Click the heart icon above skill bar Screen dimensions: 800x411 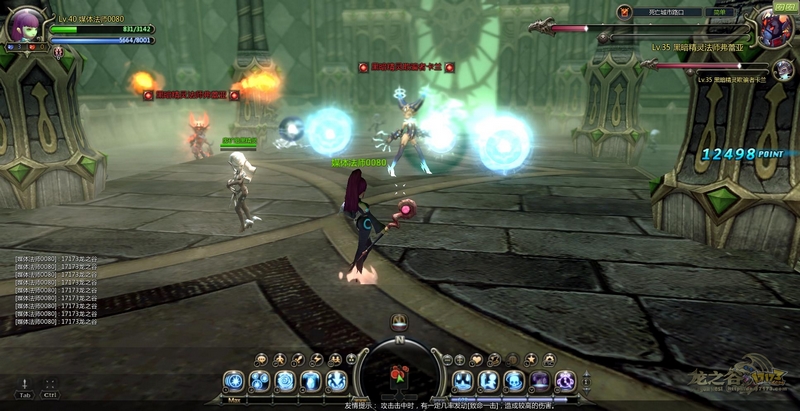(478, 359)
